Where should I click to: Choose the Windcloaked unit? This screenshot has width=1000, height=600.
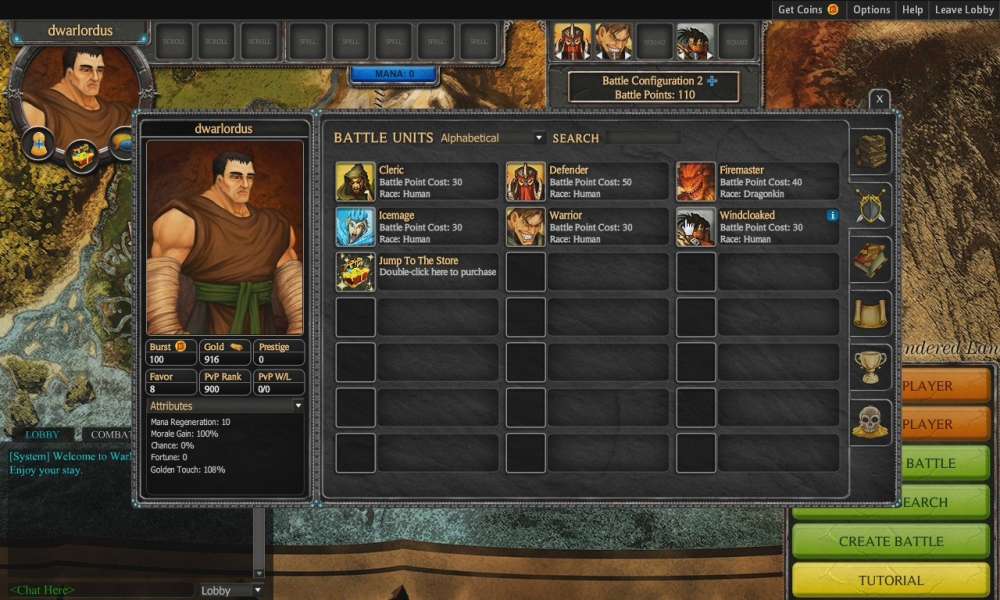point(757,227)
